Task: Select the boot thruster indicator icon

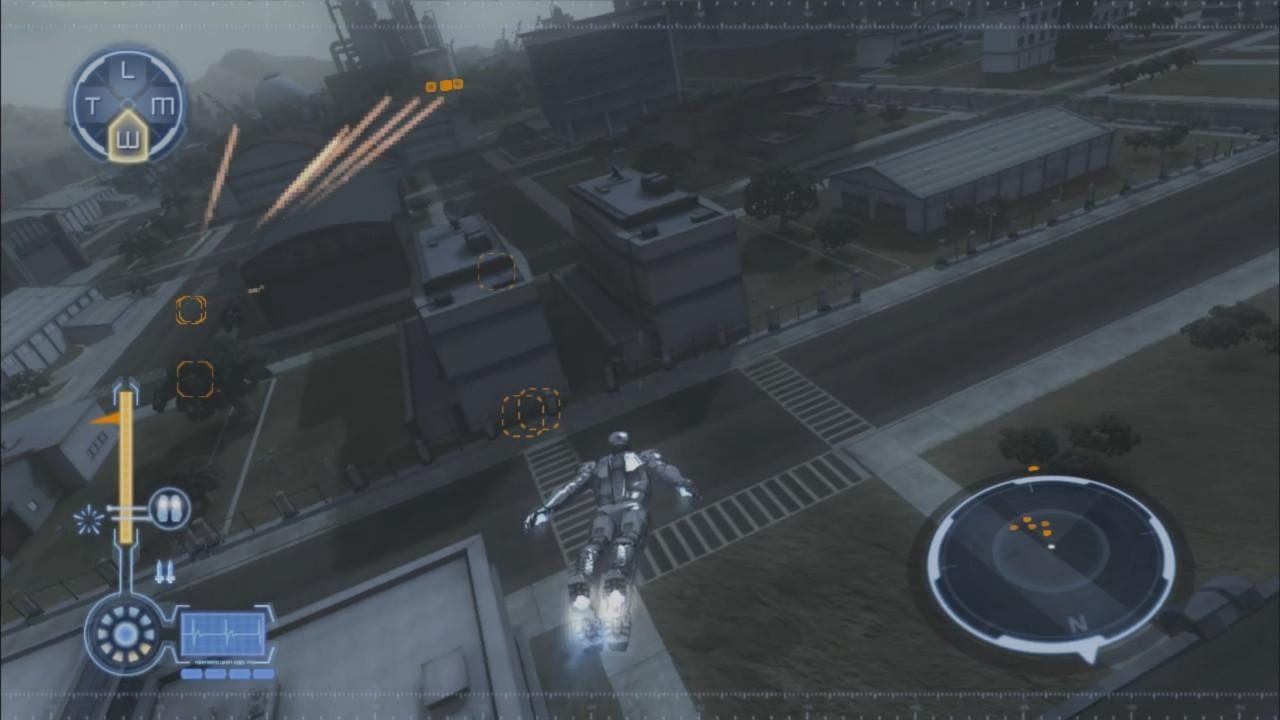Action: click(x=164, y=572)
